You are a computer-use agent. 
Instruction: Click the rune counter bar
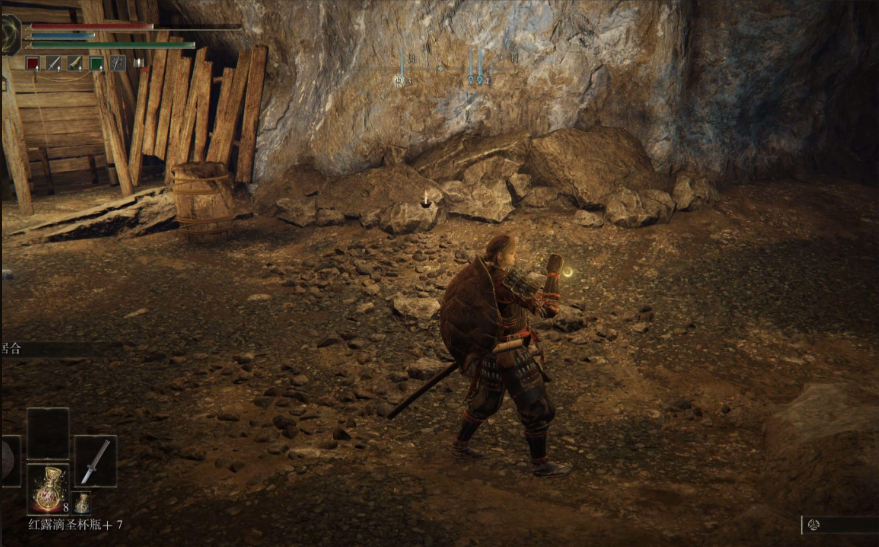(840, 524)
